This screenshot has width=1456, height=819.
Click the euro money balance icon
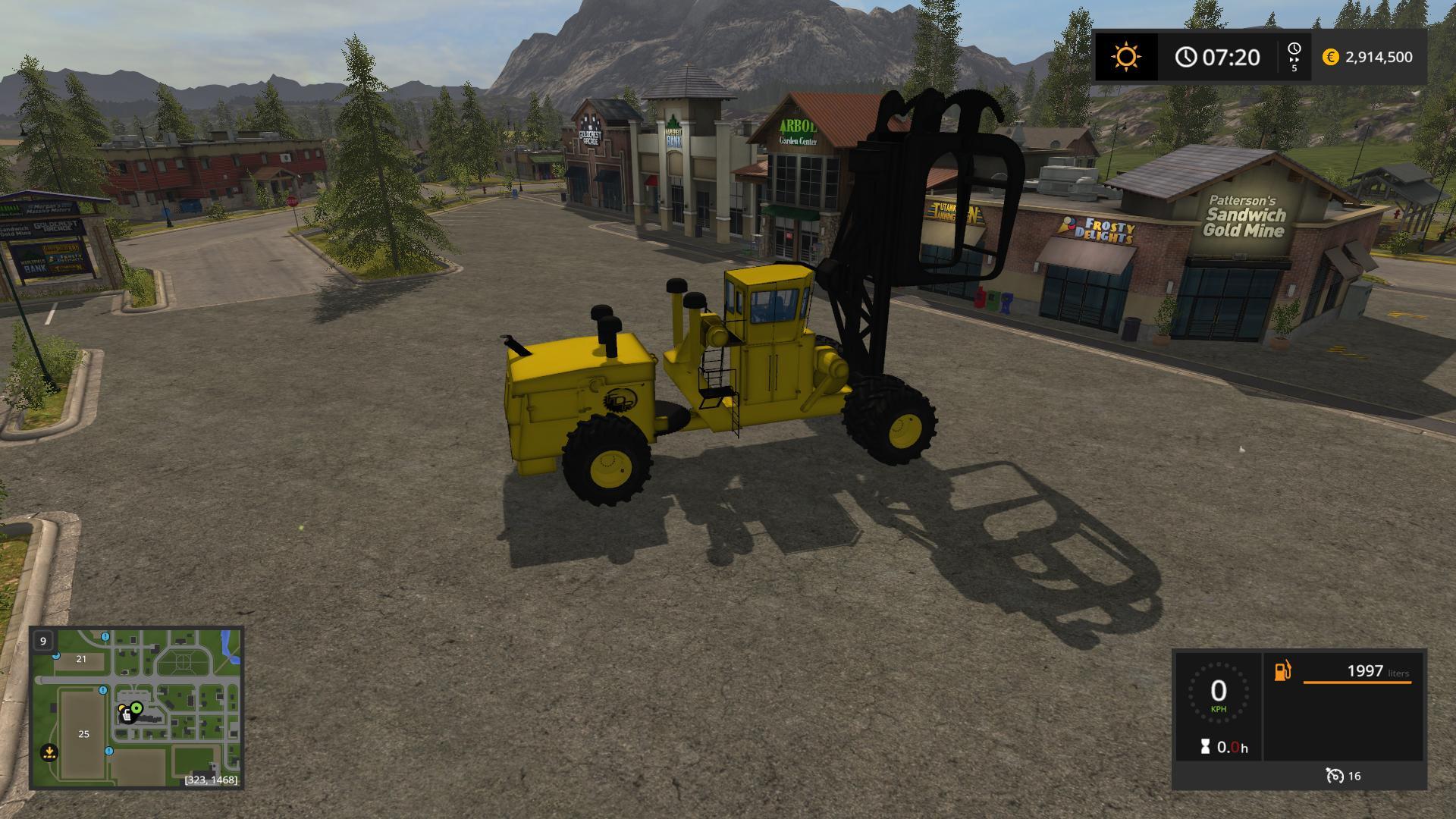[x=1330, y=57]
